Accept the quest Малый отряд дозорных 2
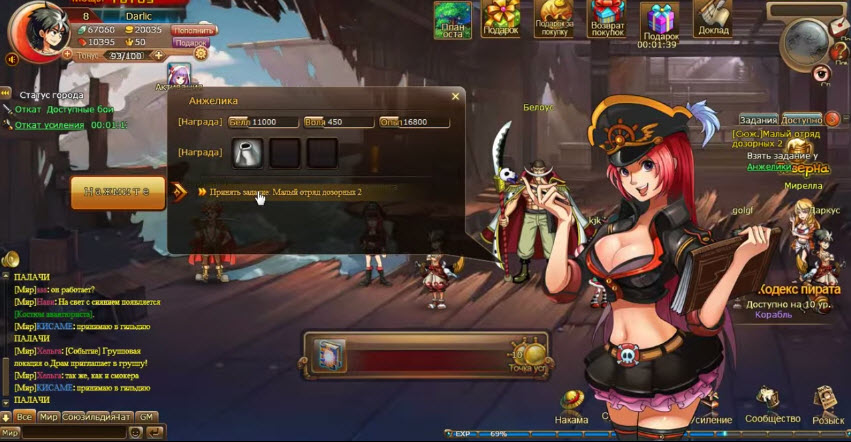The height and width of the screenshot is (442, 851). pos(285,191)
